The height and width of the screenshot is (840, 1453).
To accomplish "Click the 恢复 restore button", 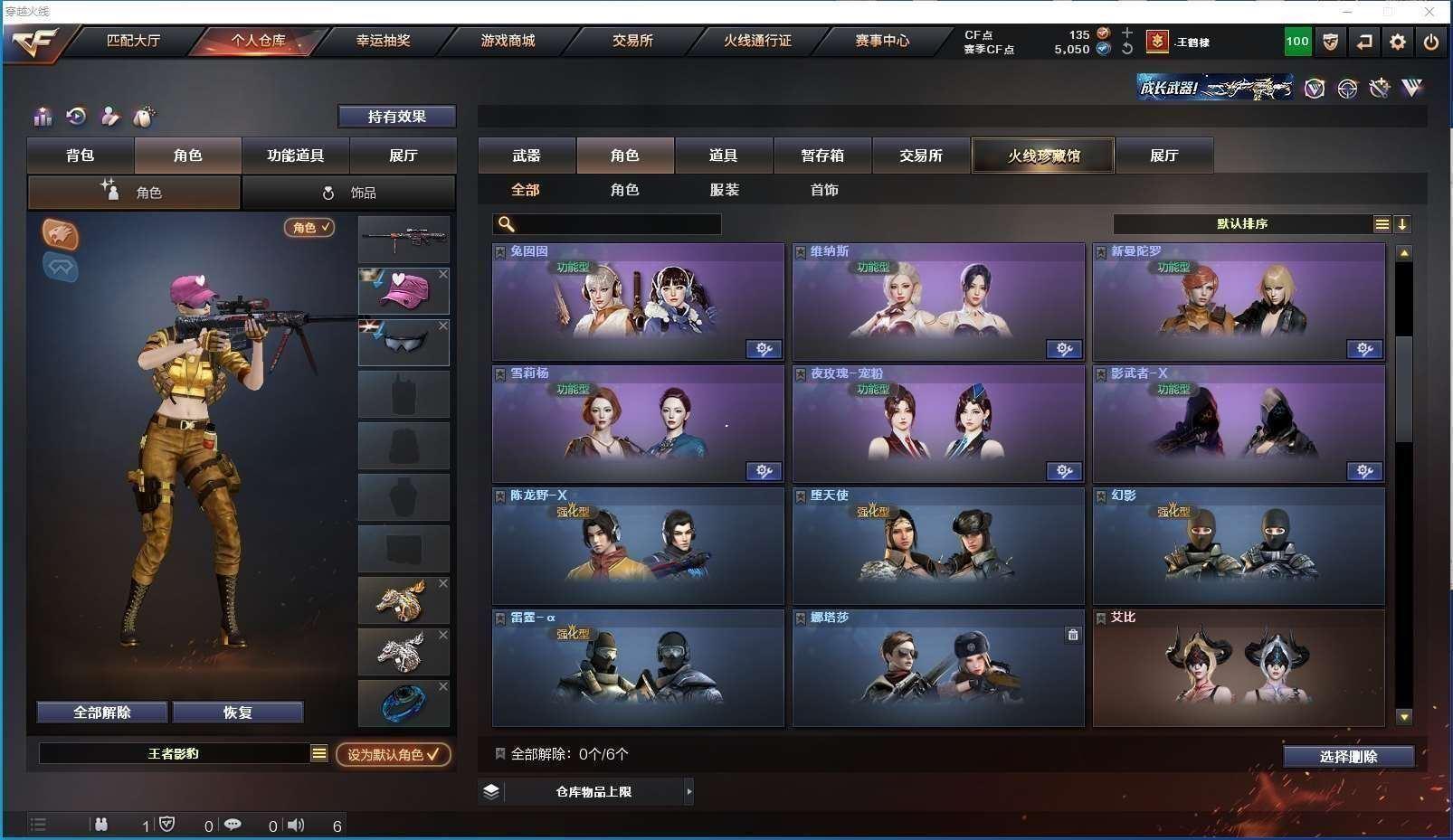I will pos(237,713).
